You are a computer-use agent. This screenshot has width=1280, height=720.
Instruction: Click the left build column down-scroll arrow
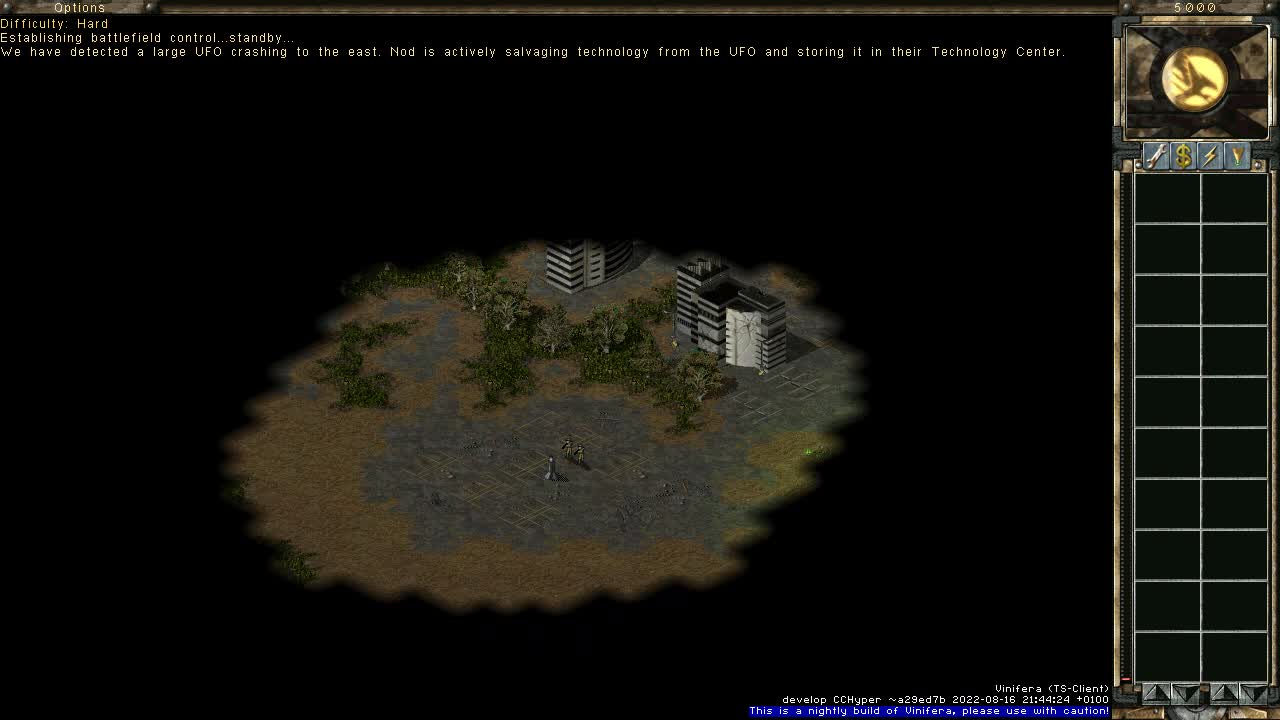[x=1184, y=692]
